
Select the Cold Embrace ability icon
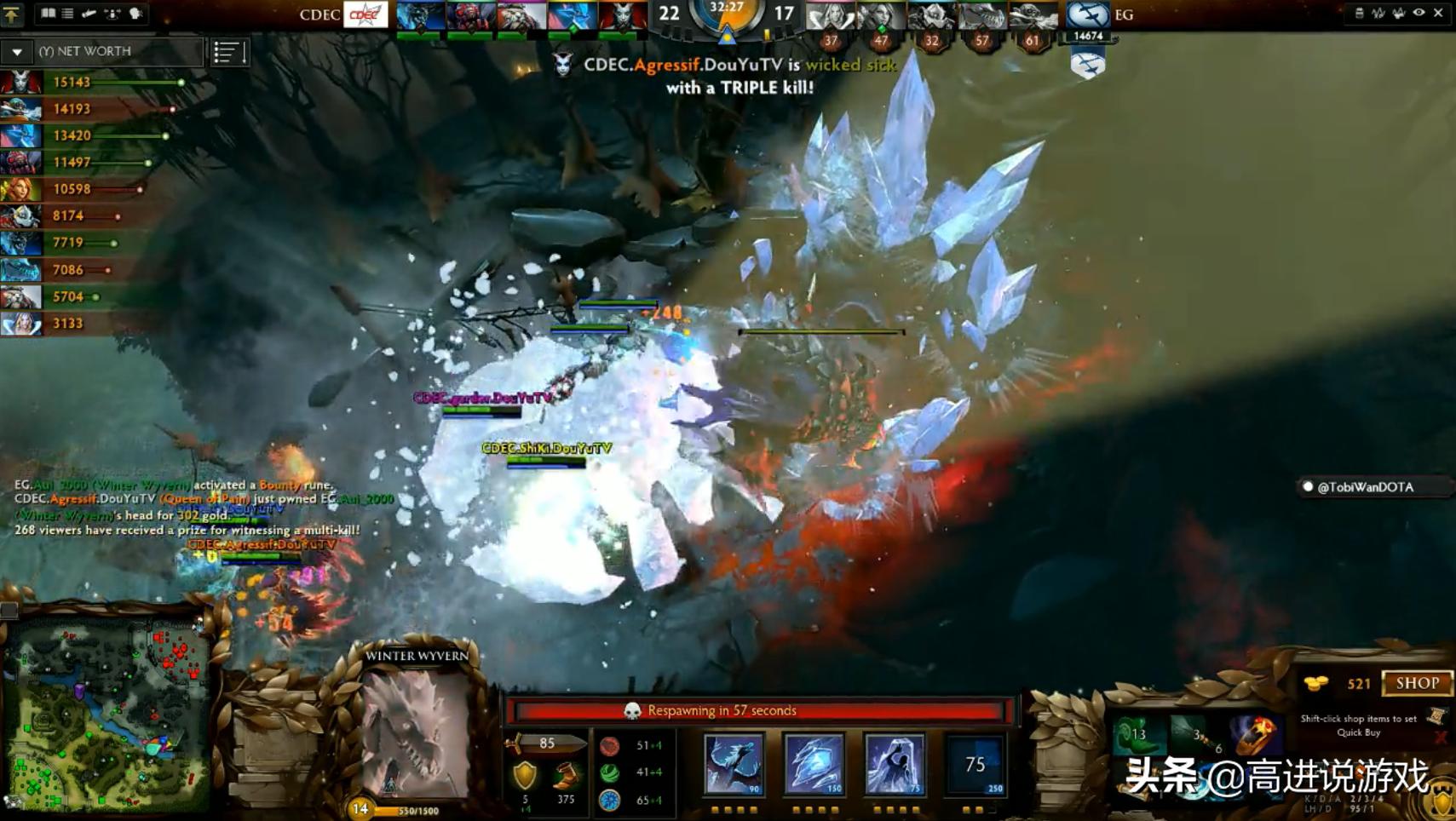(894, 764)
